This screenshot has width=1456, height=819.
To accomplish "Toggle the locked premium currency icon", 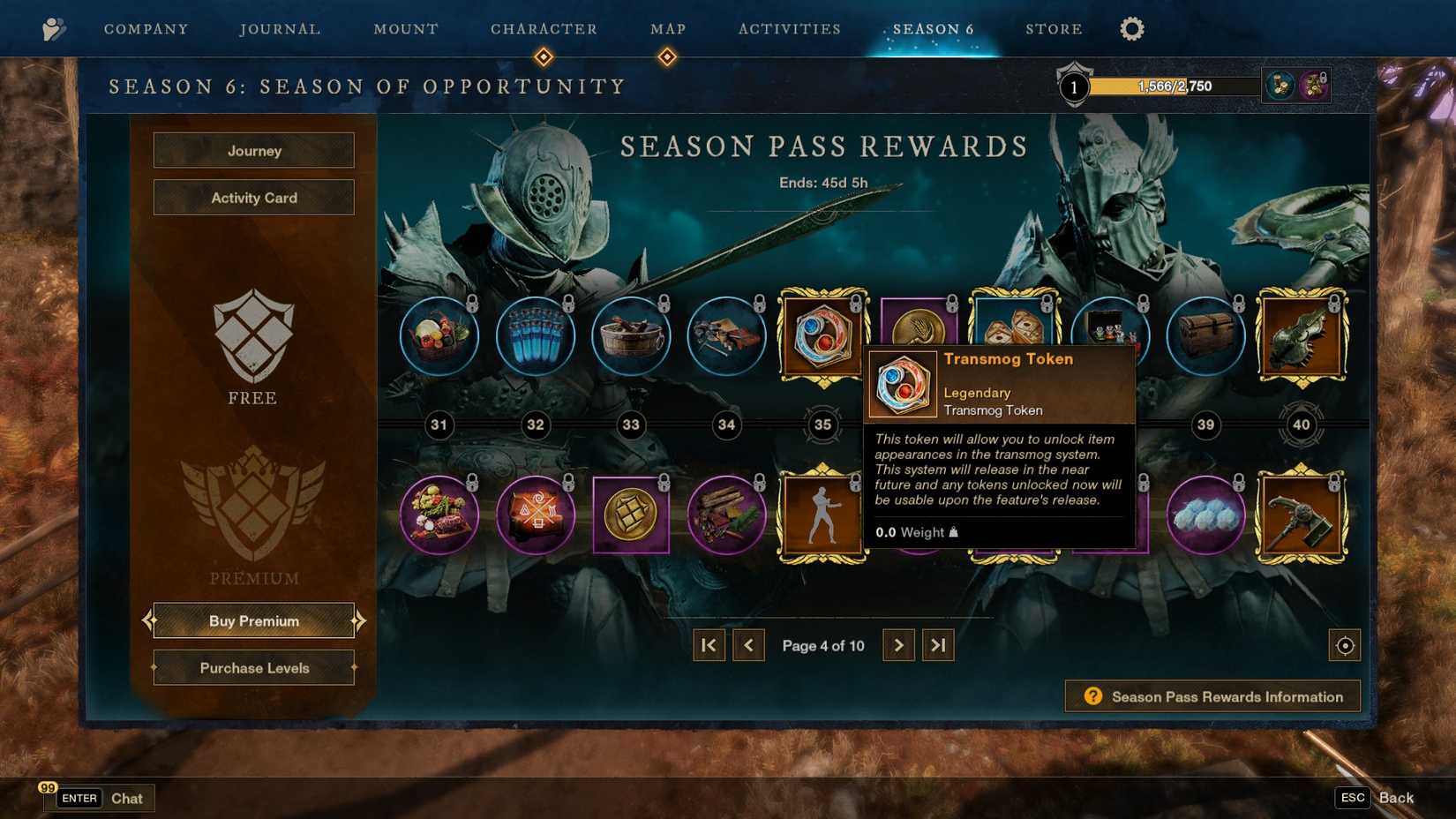I will [x=1315, y=85].
